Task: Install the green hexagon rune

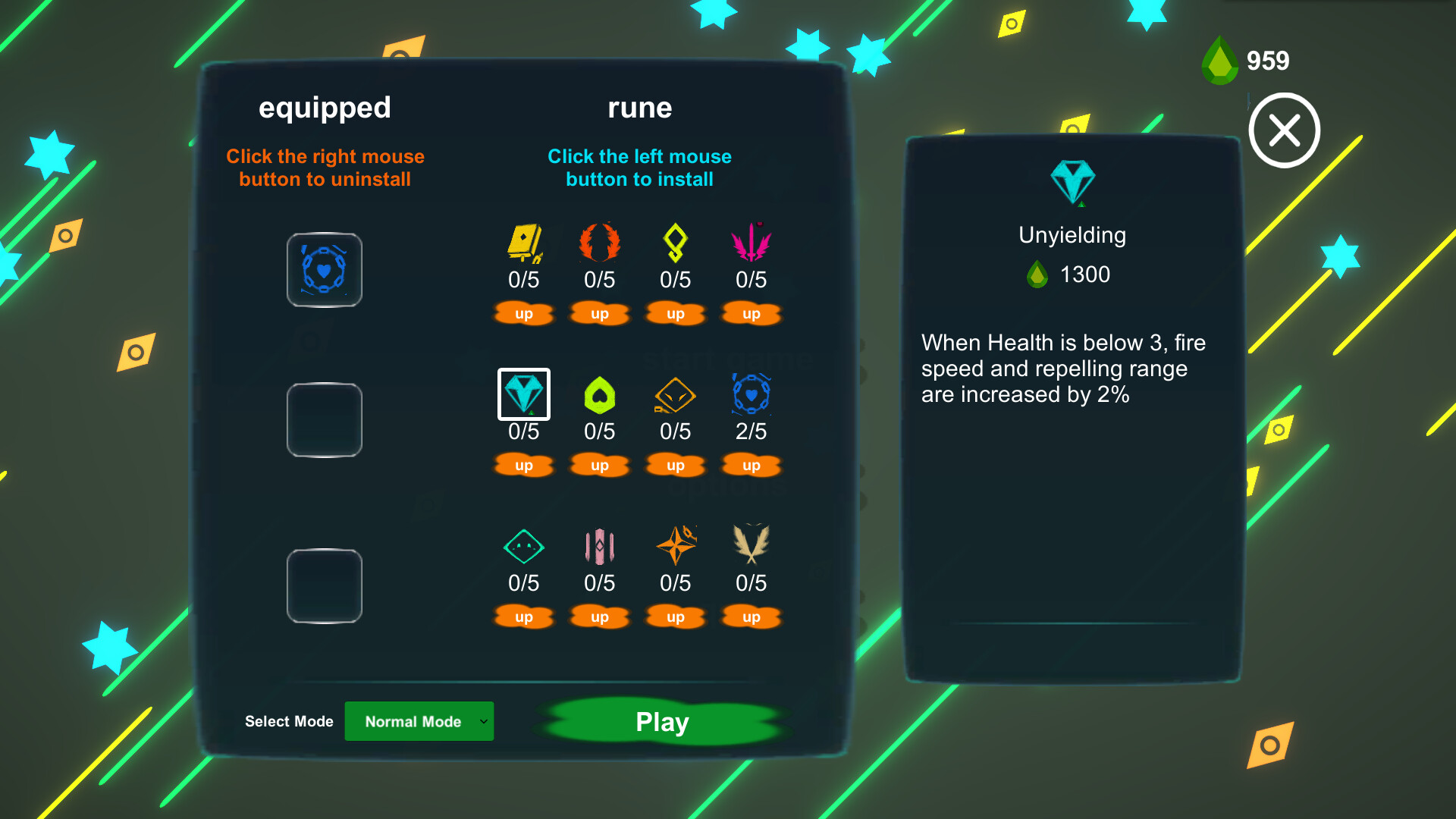Action: coord(599,394)
